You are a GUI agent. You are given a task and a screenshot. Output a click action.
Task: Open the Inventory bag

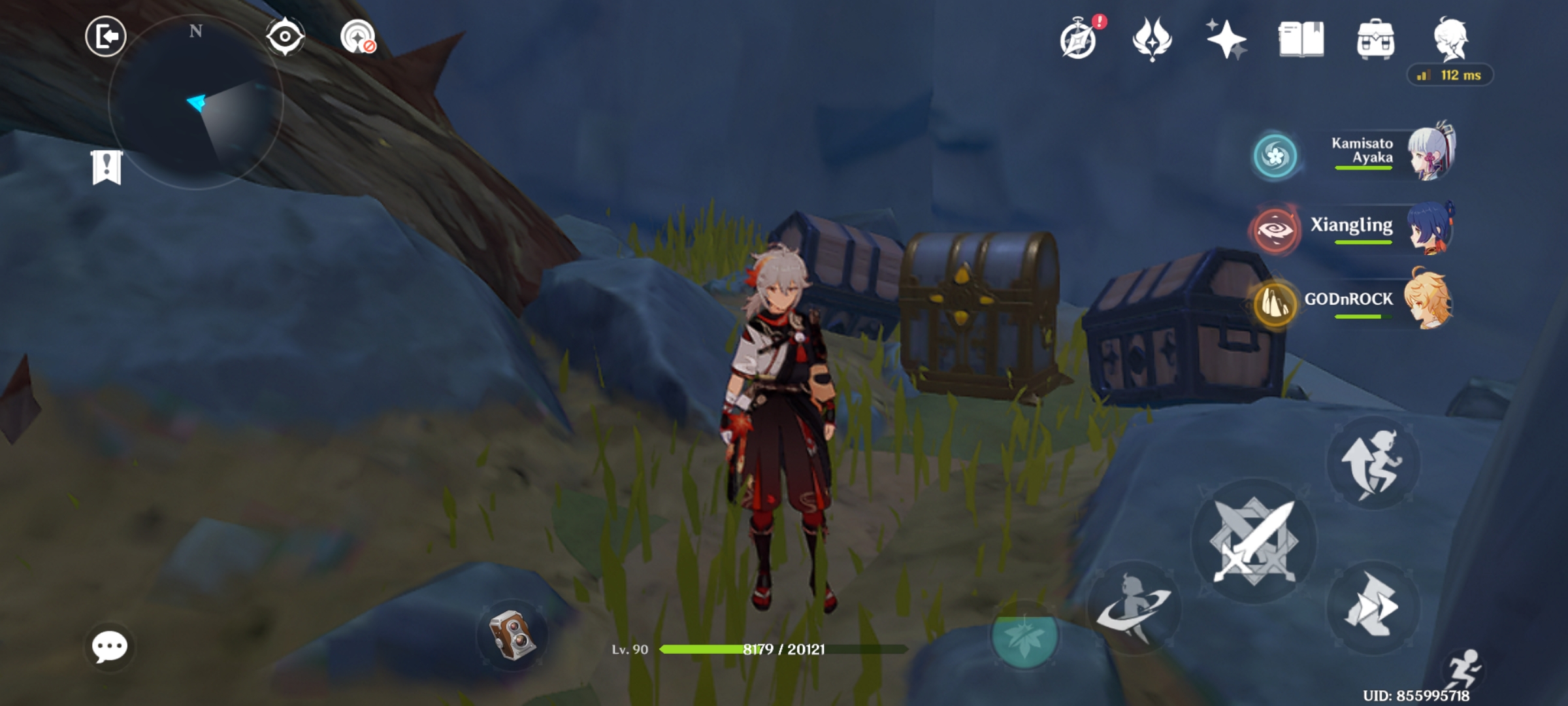(1375, 41)
